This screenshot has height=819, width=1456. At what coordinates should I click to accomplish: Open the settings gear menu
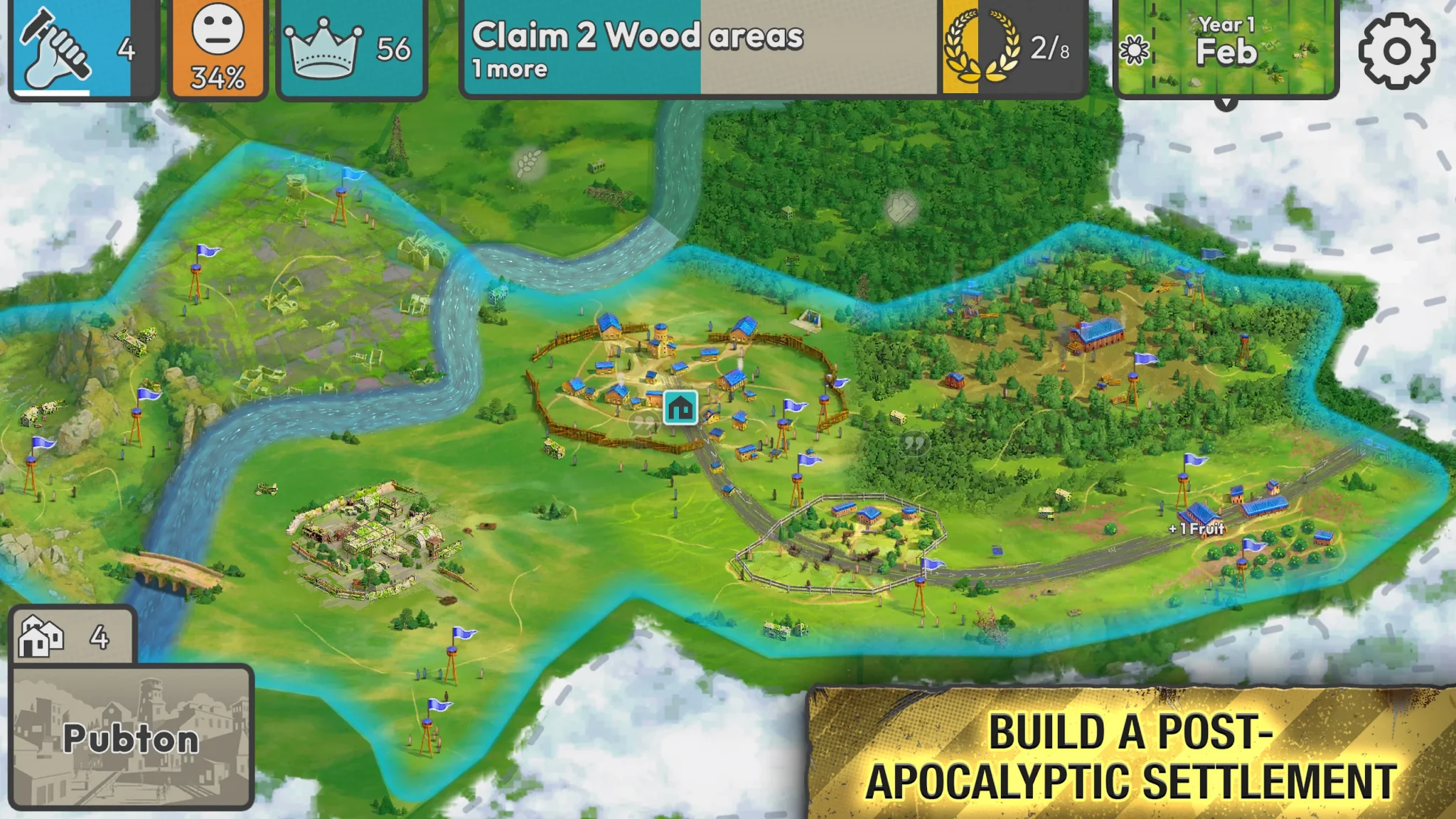[1396, 50]
